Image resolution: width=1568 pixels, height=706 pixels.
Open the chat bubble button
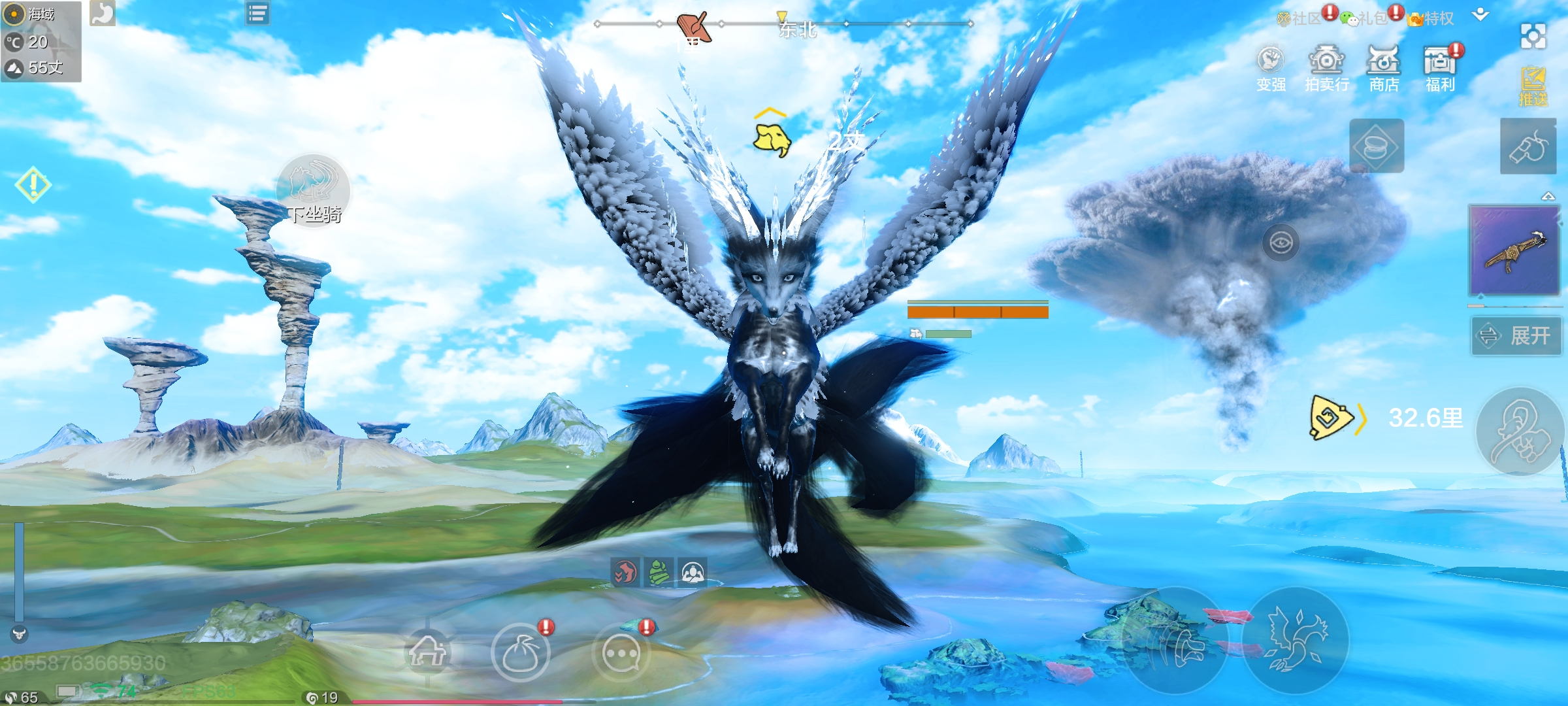621,652
